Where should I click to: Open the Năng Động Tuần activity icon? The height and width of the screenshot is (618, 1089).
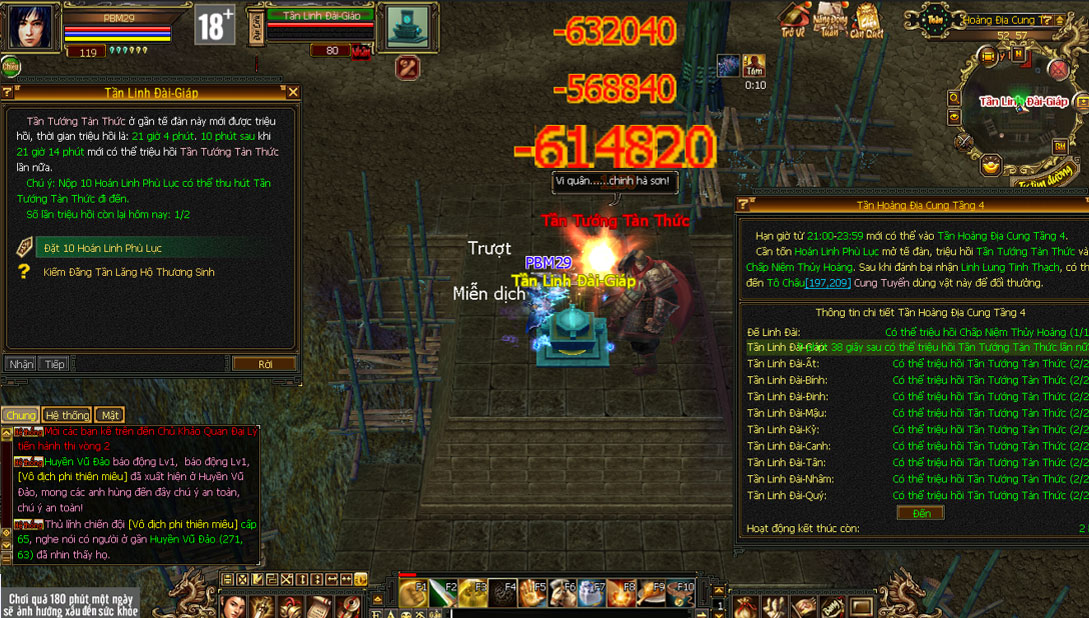tap(830, 19)
